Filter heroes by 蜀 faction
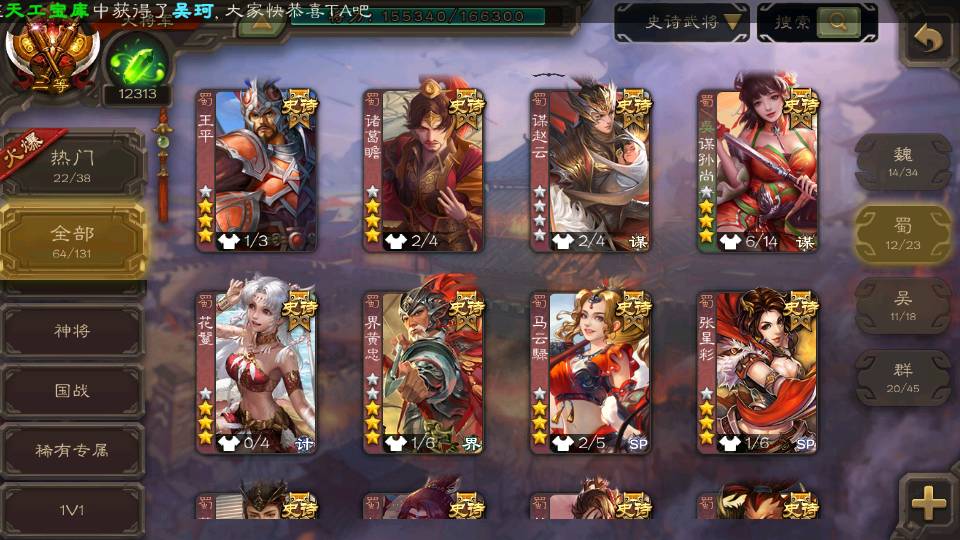 903,233
